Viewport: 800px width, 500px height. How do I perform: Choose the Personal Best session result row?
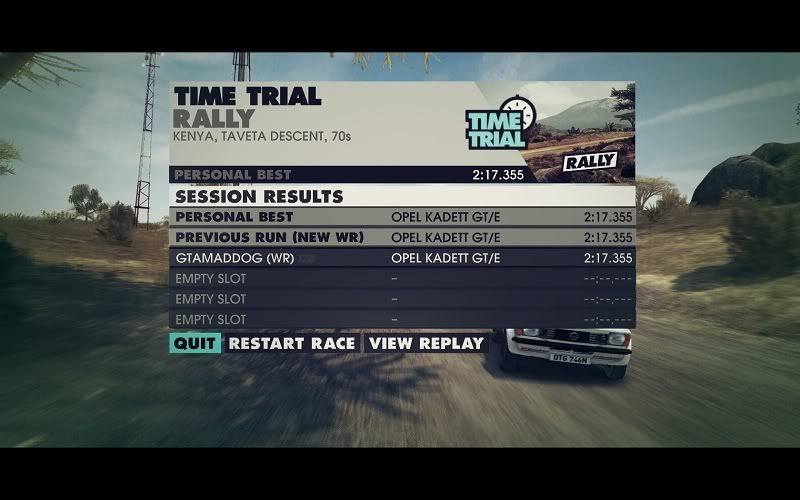coord(402,217)
